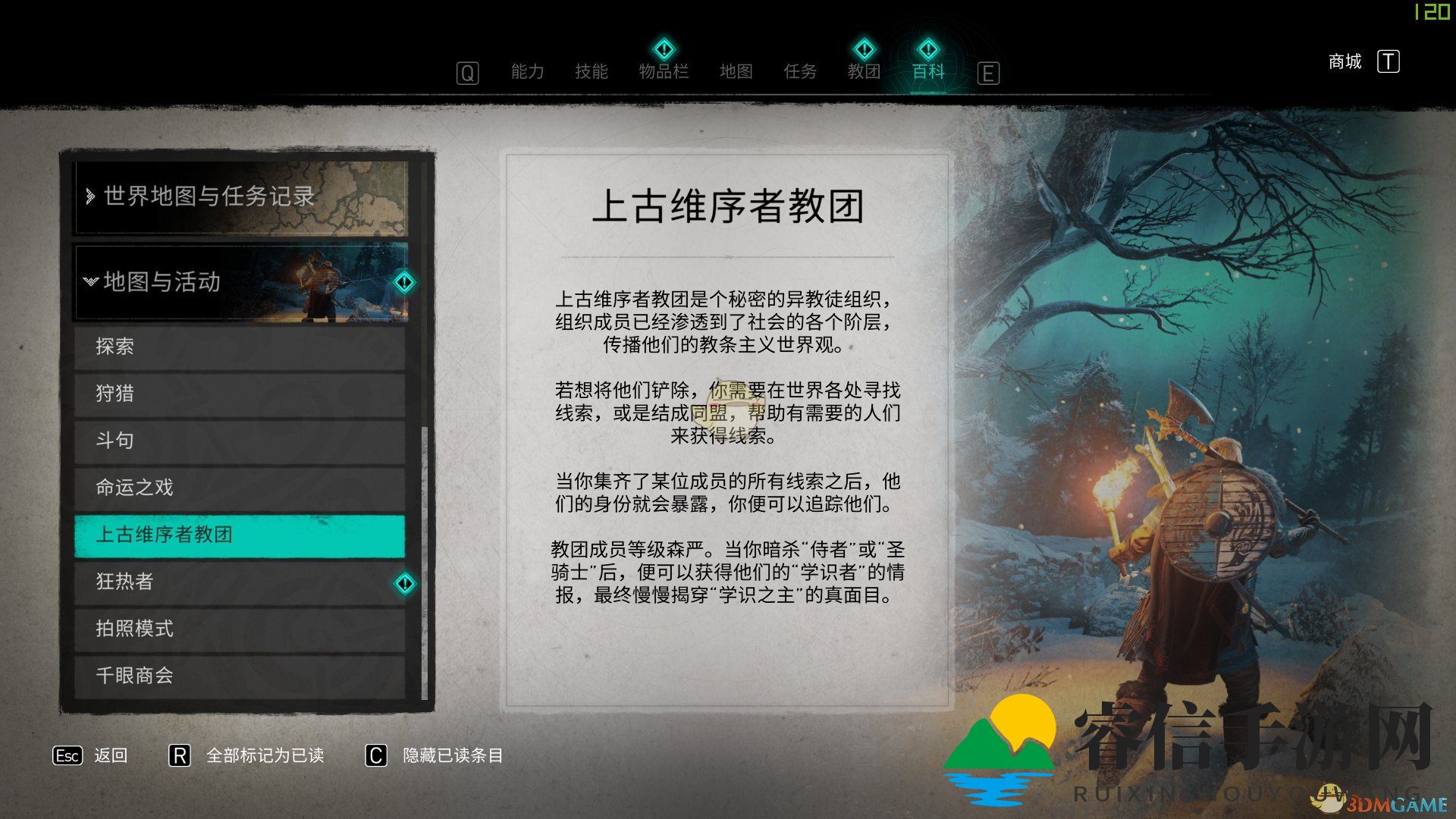Open the 商城 store

tap(1344, 61)
